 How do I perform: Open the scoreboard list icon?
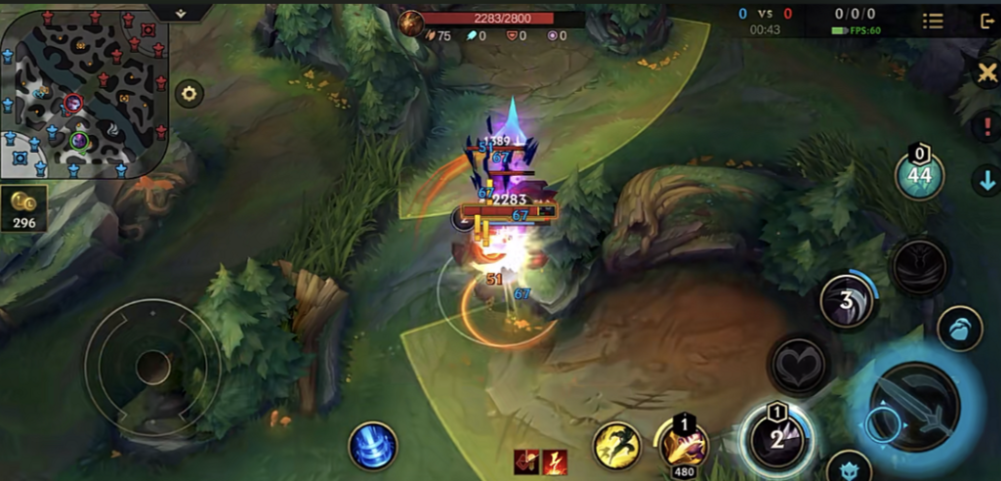932,20
